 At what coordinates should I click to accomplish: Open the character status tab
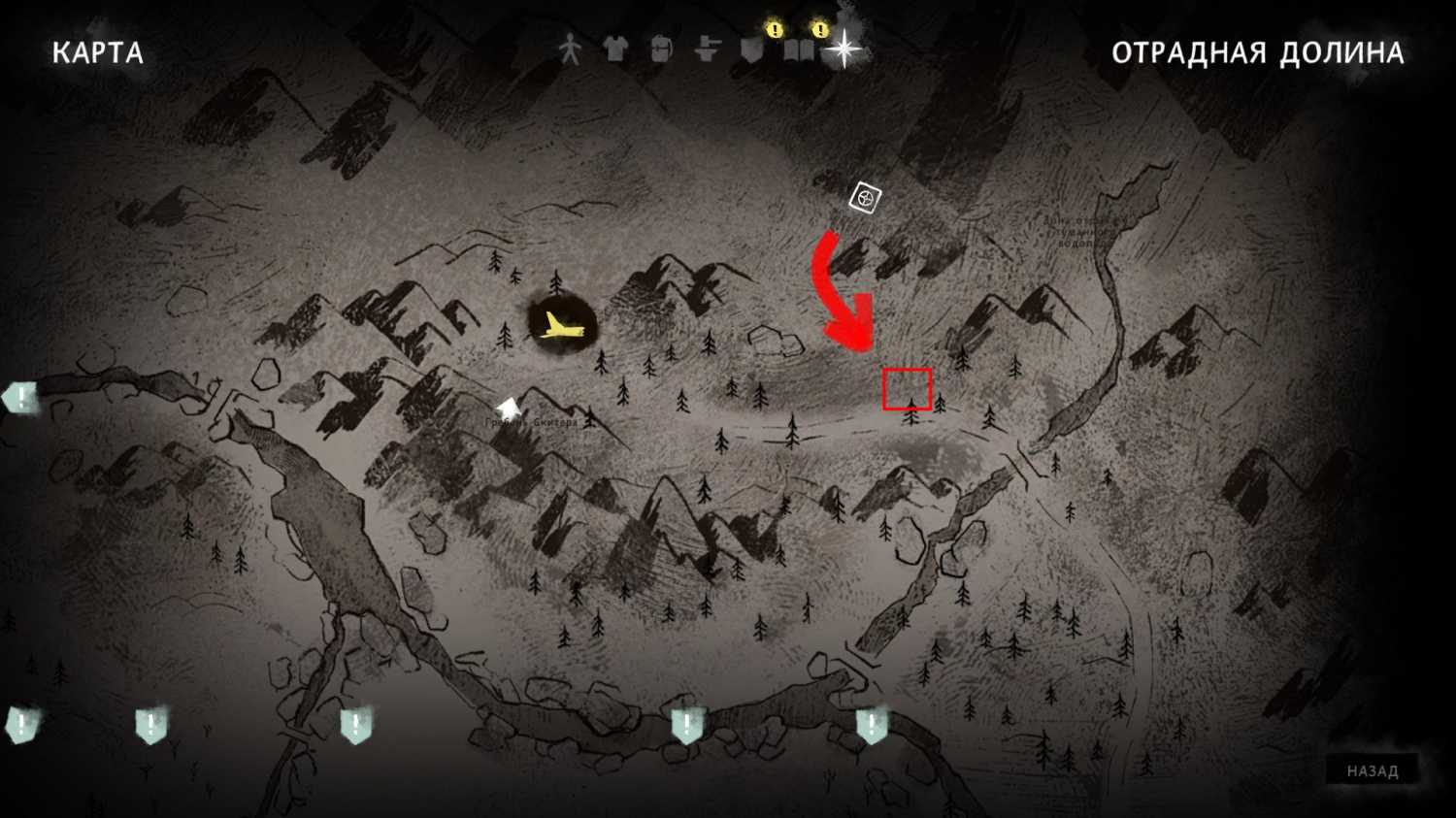[x=570, y=49]
